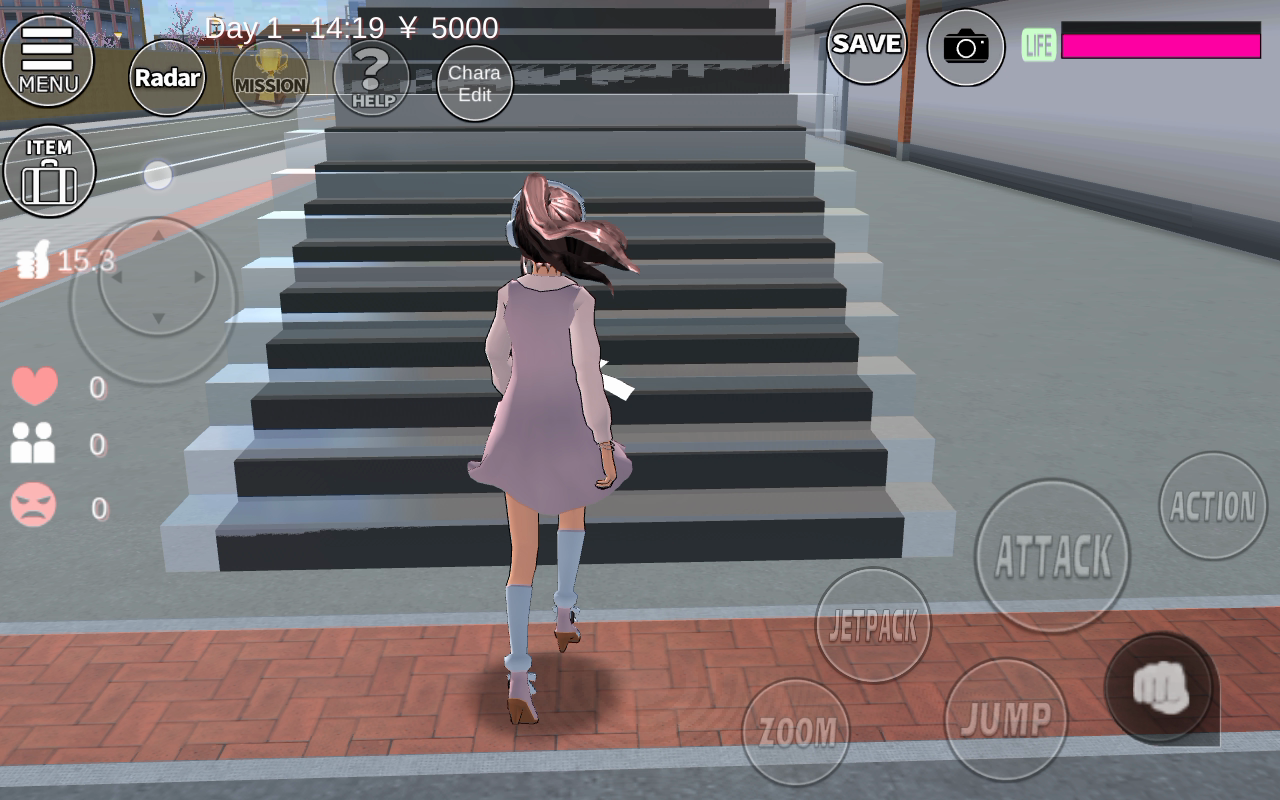
Task: Open the ITEM suitcase inventory
Action: (49, 171)
